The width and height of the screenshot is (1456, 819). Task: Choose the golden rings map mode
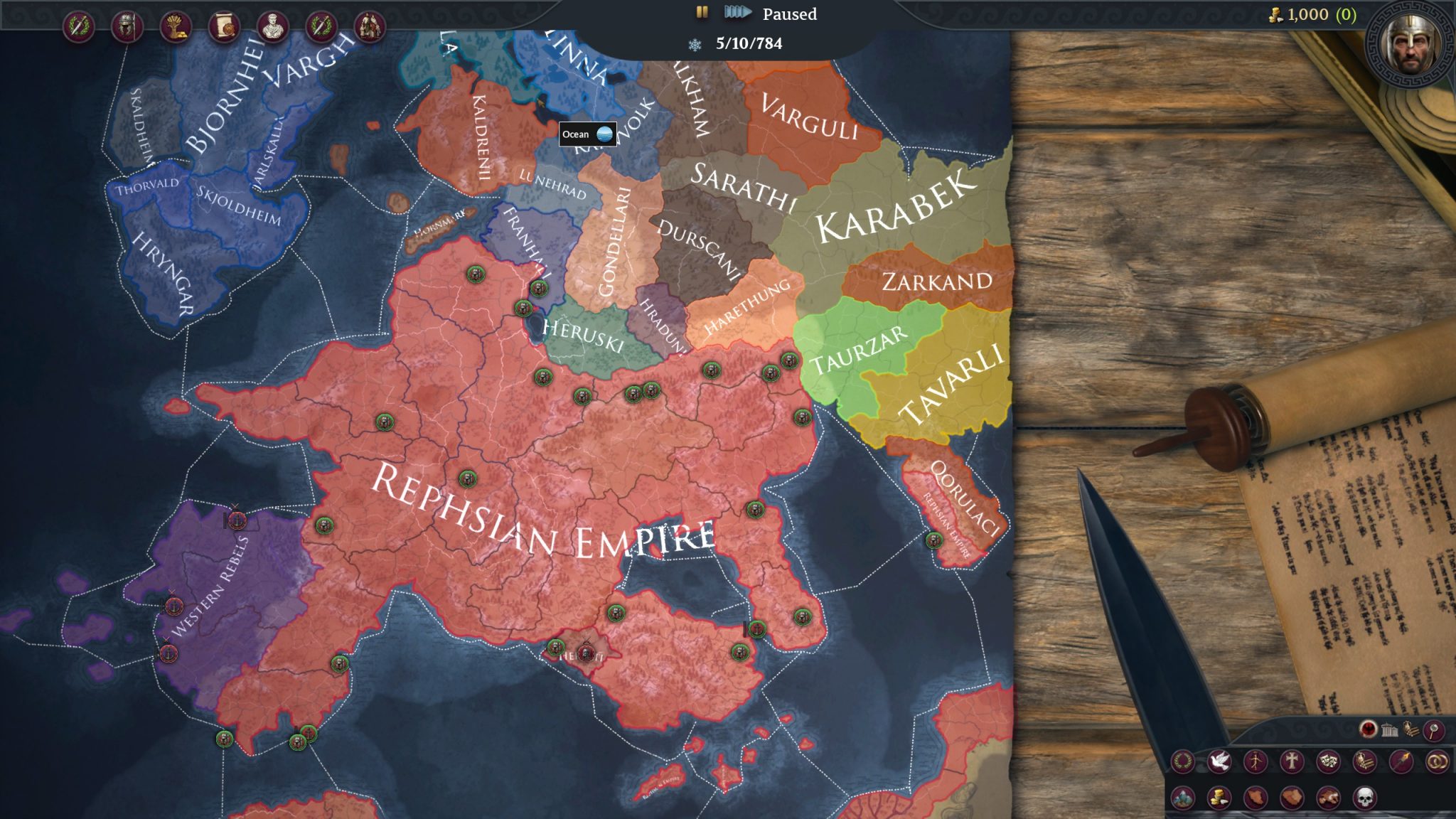1437,762
